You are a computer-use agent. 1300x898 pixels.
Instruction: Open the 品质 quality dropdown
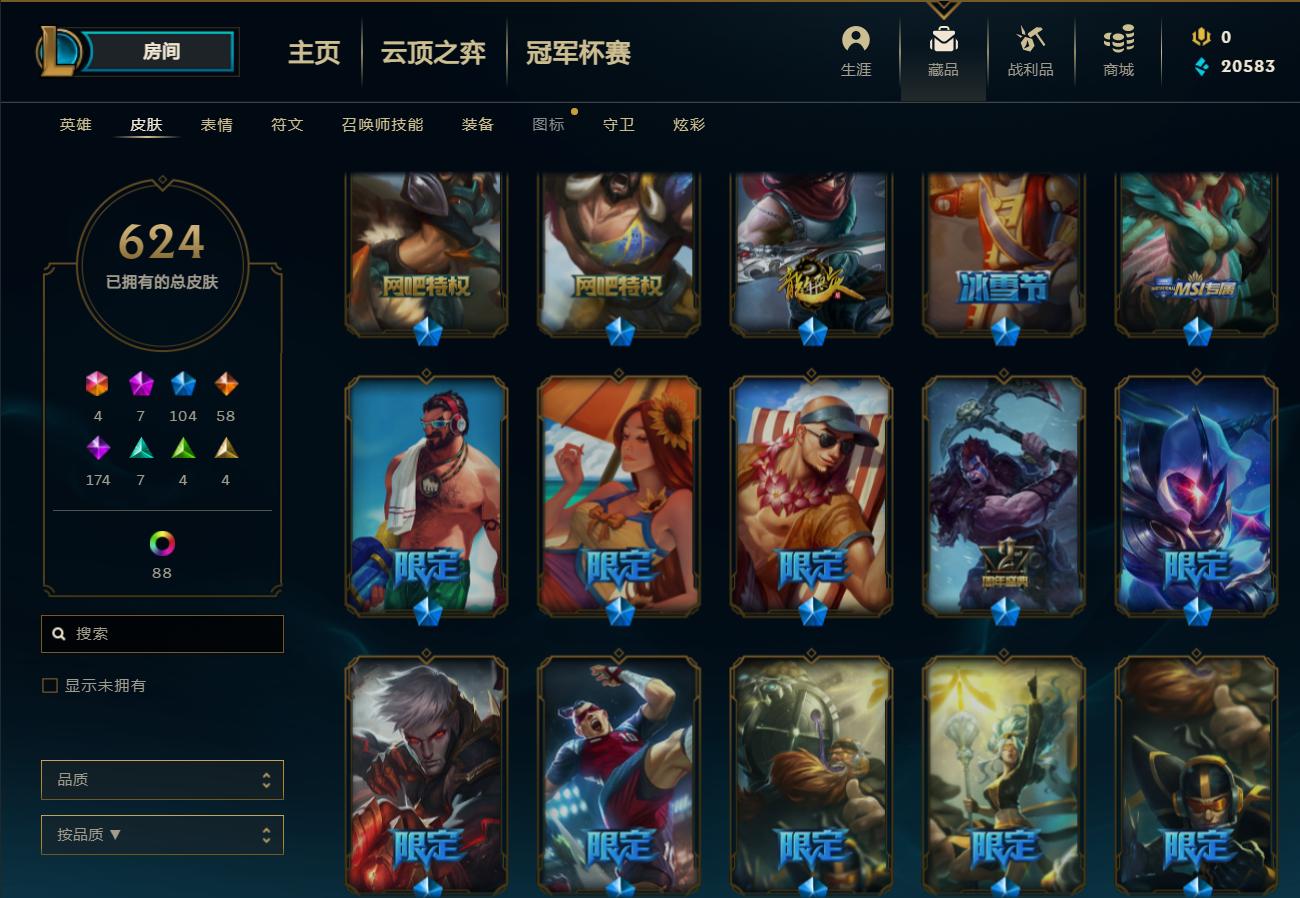pos(162,779)
